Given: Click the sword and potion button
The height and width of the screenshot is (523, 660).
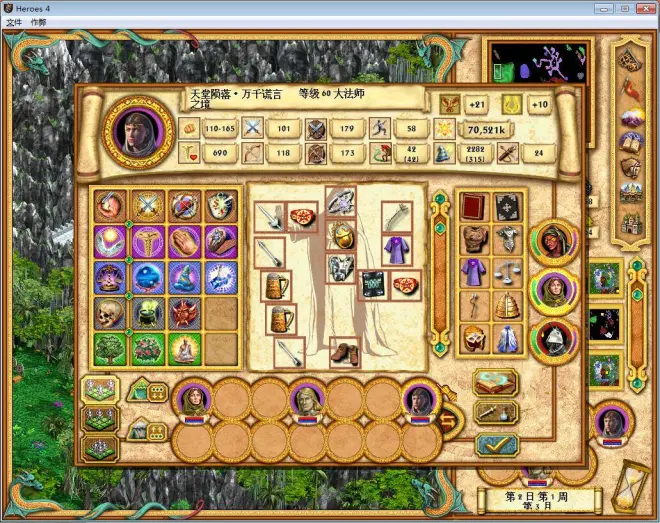Looking at the screenshot, I should 495,413.
